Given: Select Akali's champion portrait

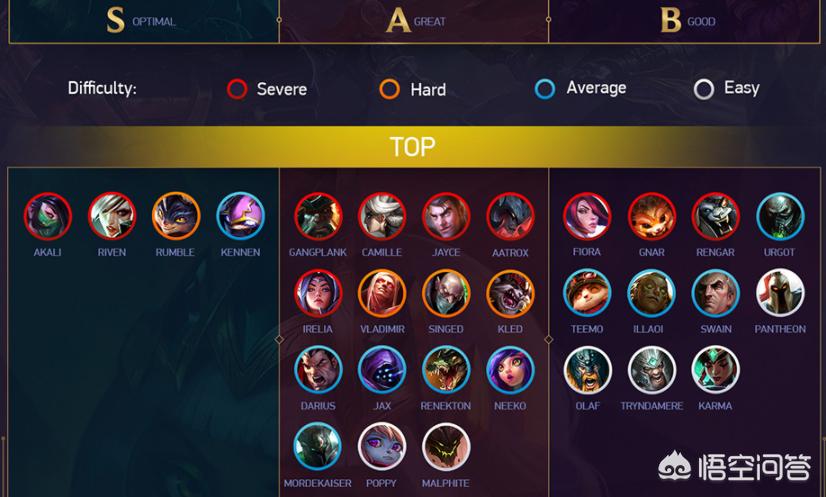Looking at the screenshot, I should (x=48, y=216).
